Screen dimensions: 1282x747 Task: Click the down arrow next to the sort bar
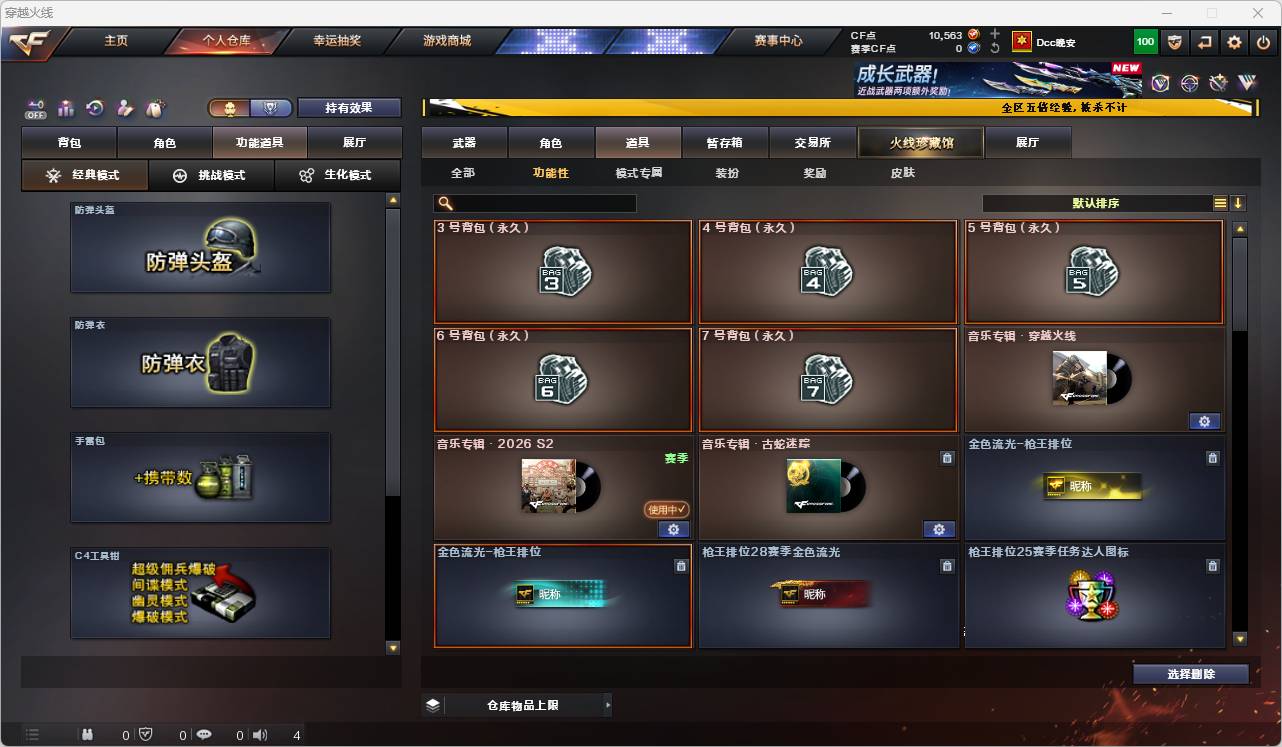coord(1238,203)
